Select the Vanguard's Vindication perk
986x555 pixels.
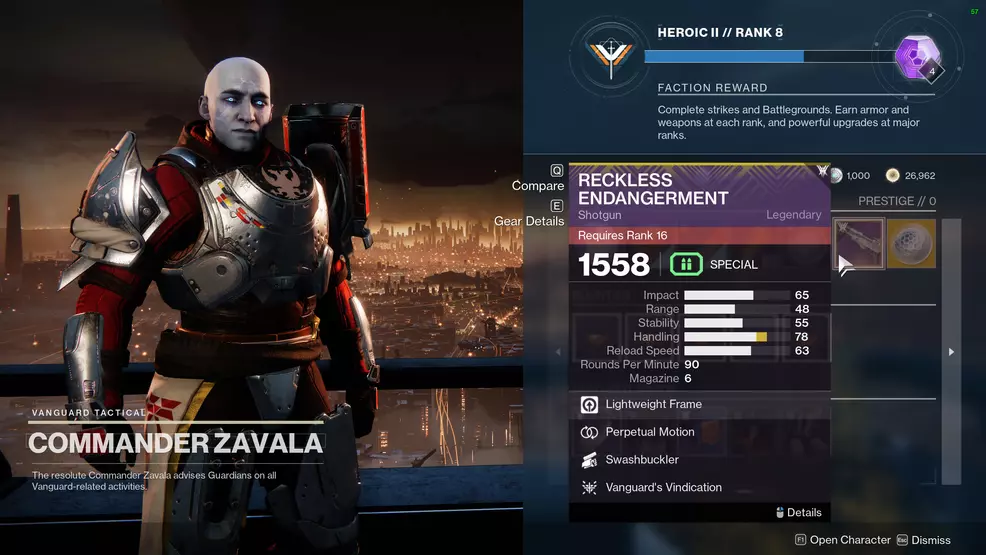[663, 488]
